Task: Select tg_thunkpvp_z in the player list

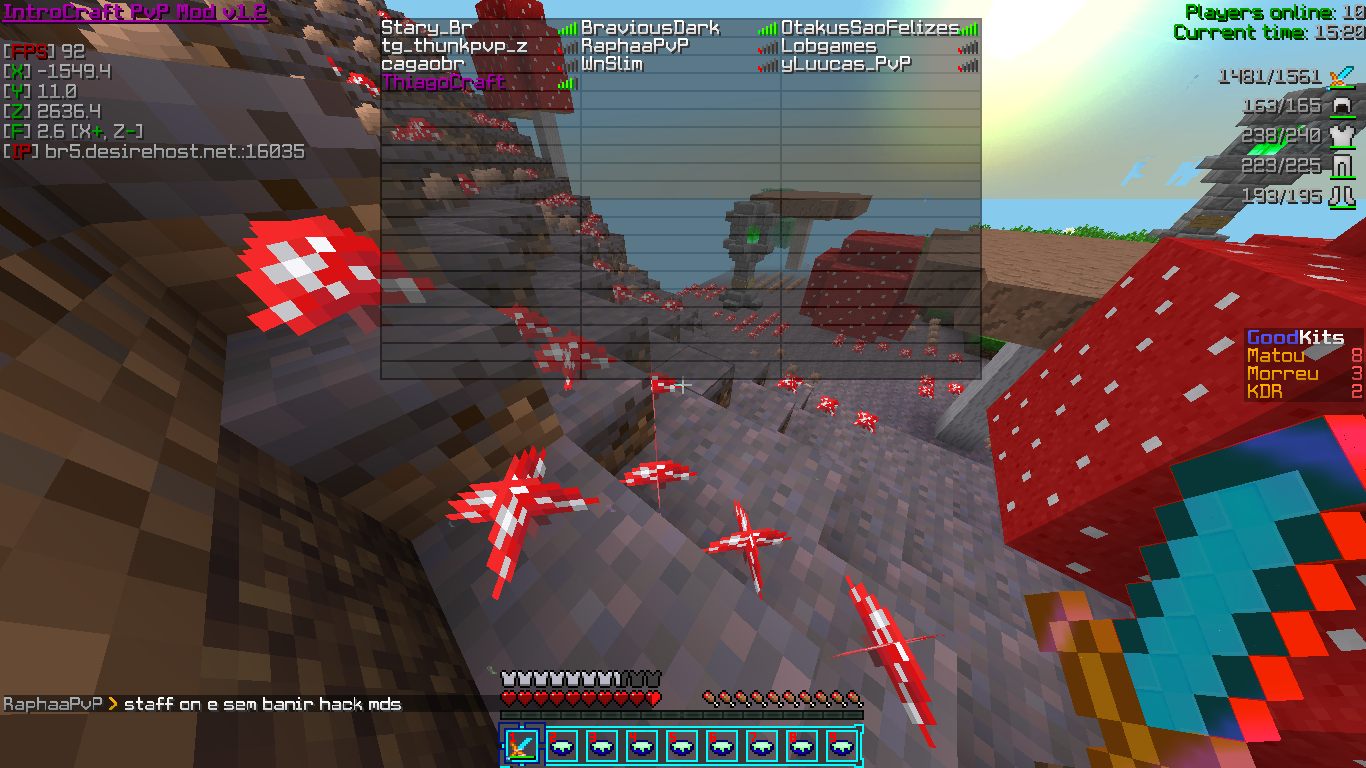Action: [x=454, y=46]
